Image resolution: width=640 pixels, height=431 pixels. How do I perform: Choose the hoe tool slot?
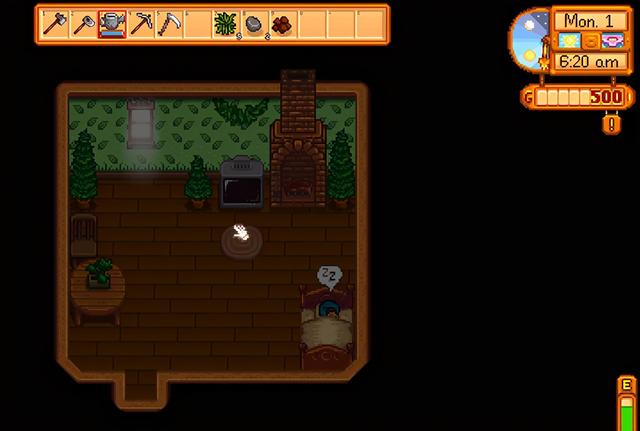83,22
